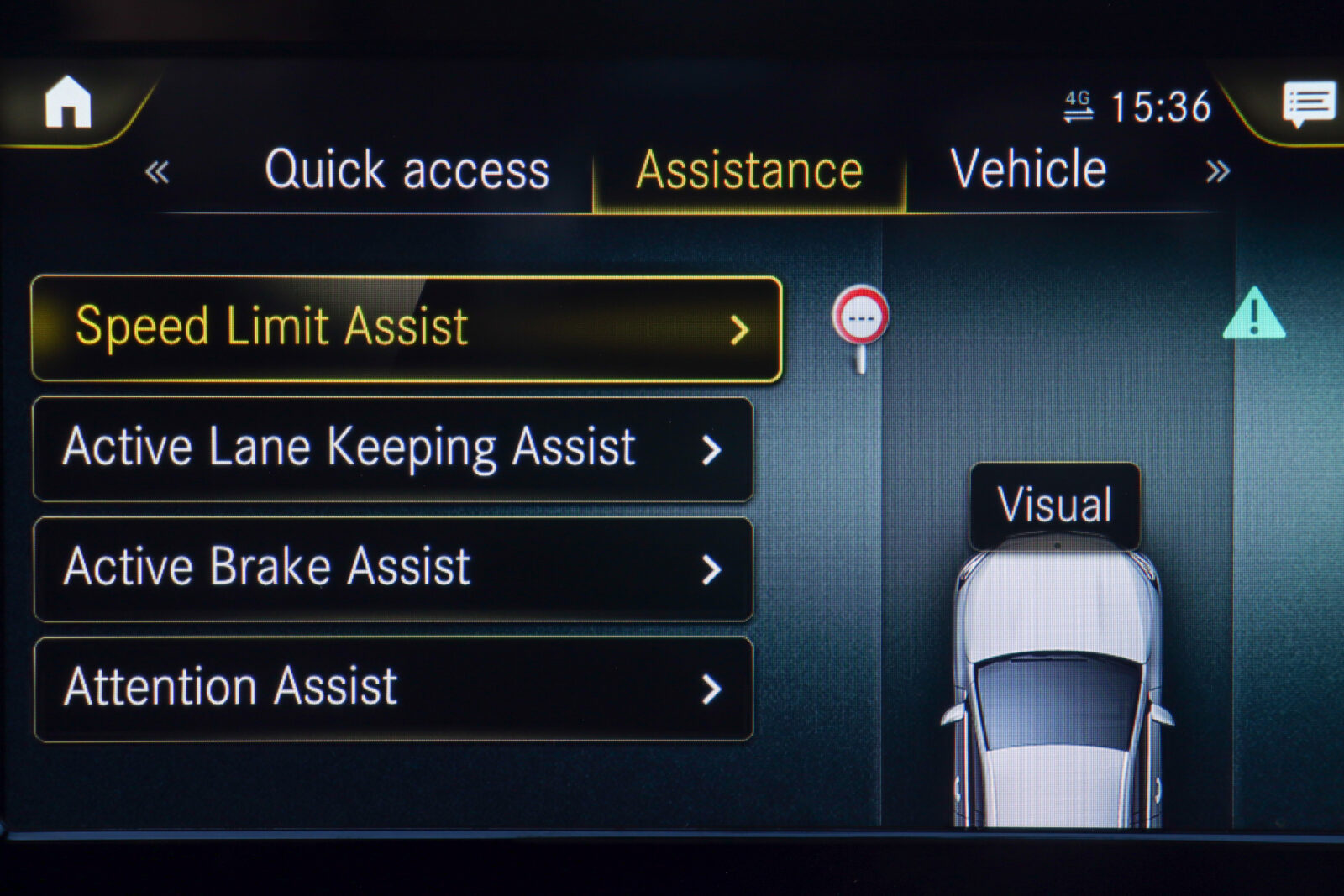
Task: Select the Assistance tab
Action: click(749, 171)
